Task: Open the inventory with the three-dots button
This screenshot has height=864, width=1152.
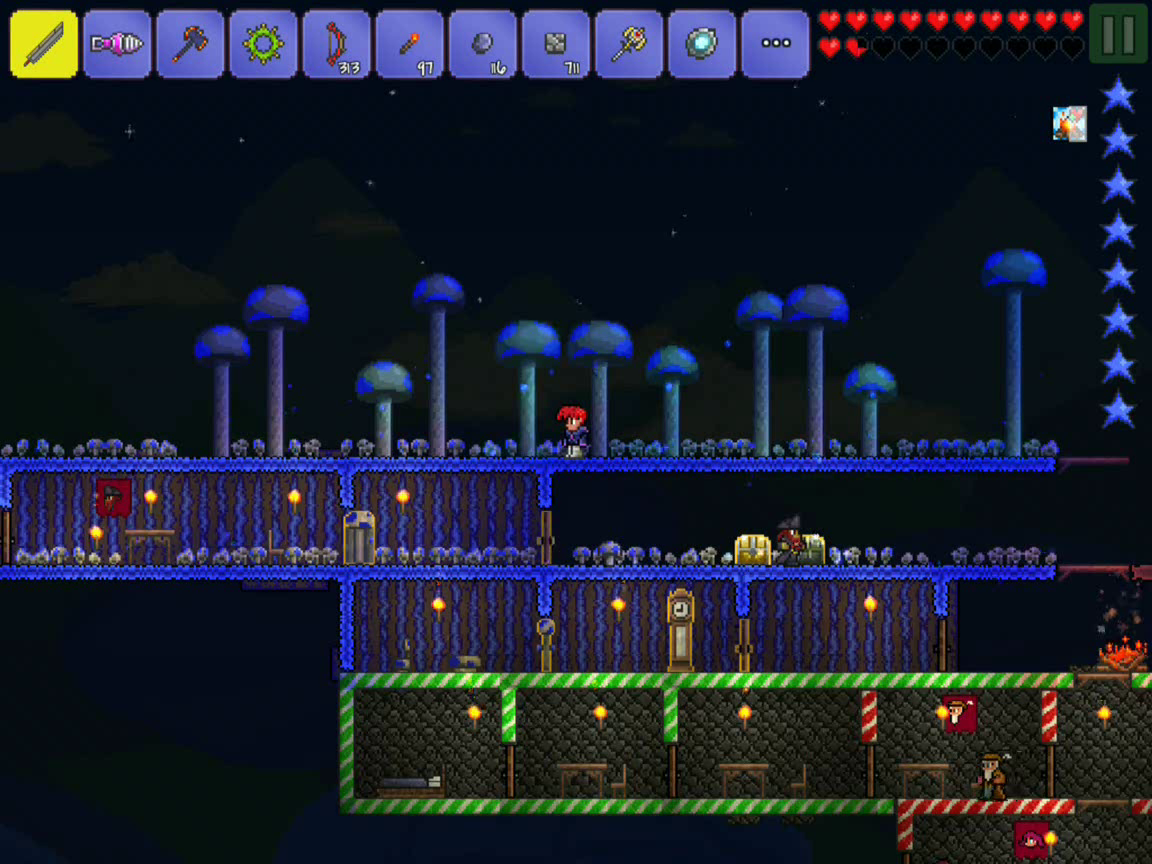Action: [775, 44]
